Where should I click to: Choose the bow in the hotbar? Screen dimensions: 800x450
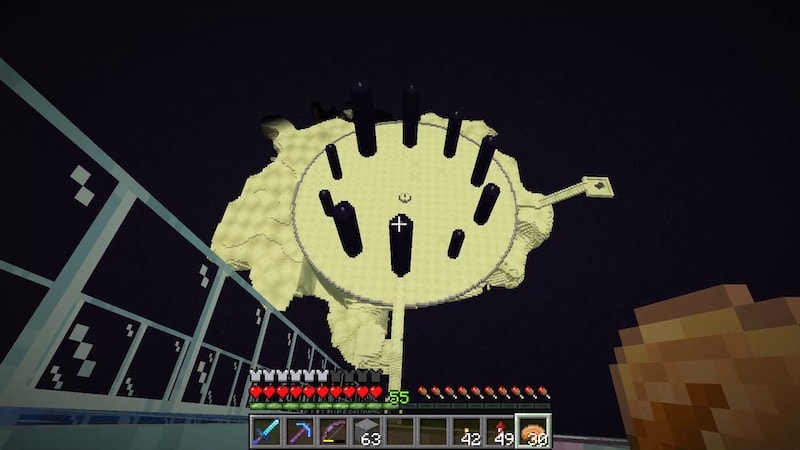click(334, 432)
